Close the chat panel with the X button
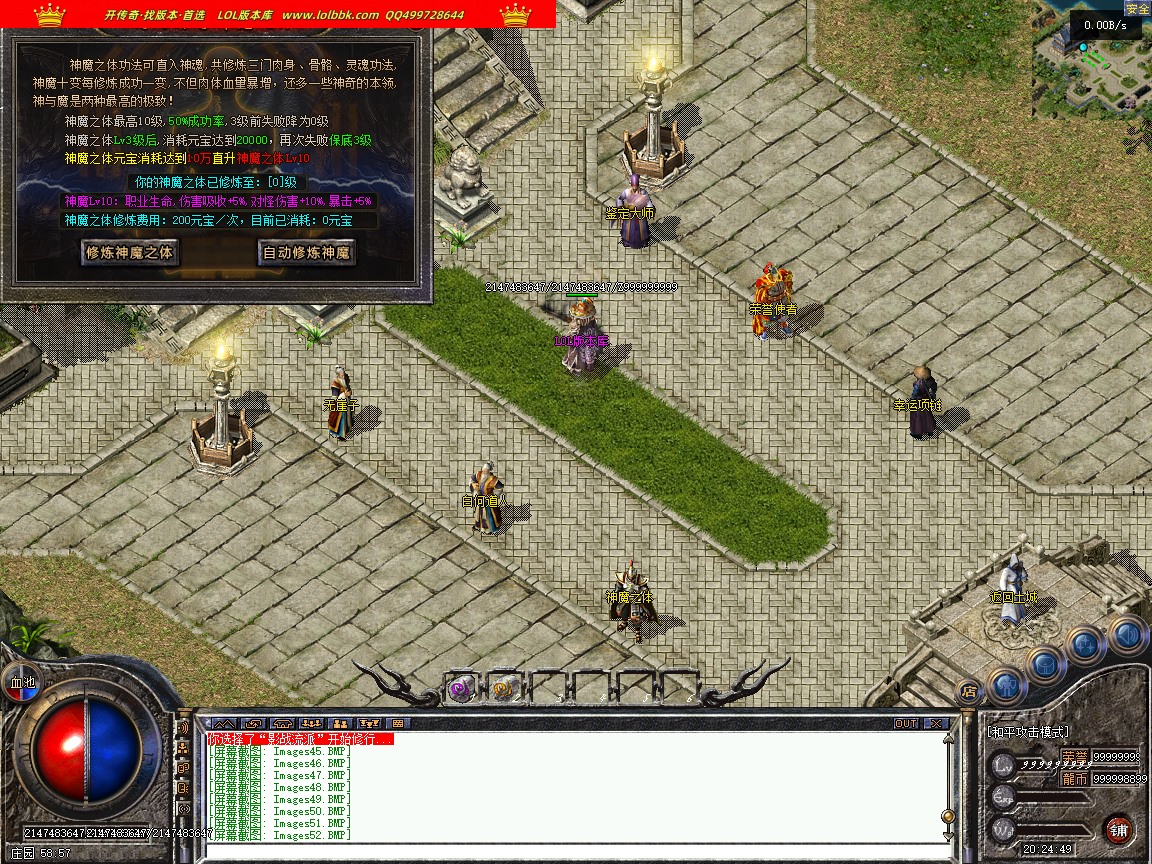The width and height of the screenshot is (1152, 864). (x=936, y=723)
